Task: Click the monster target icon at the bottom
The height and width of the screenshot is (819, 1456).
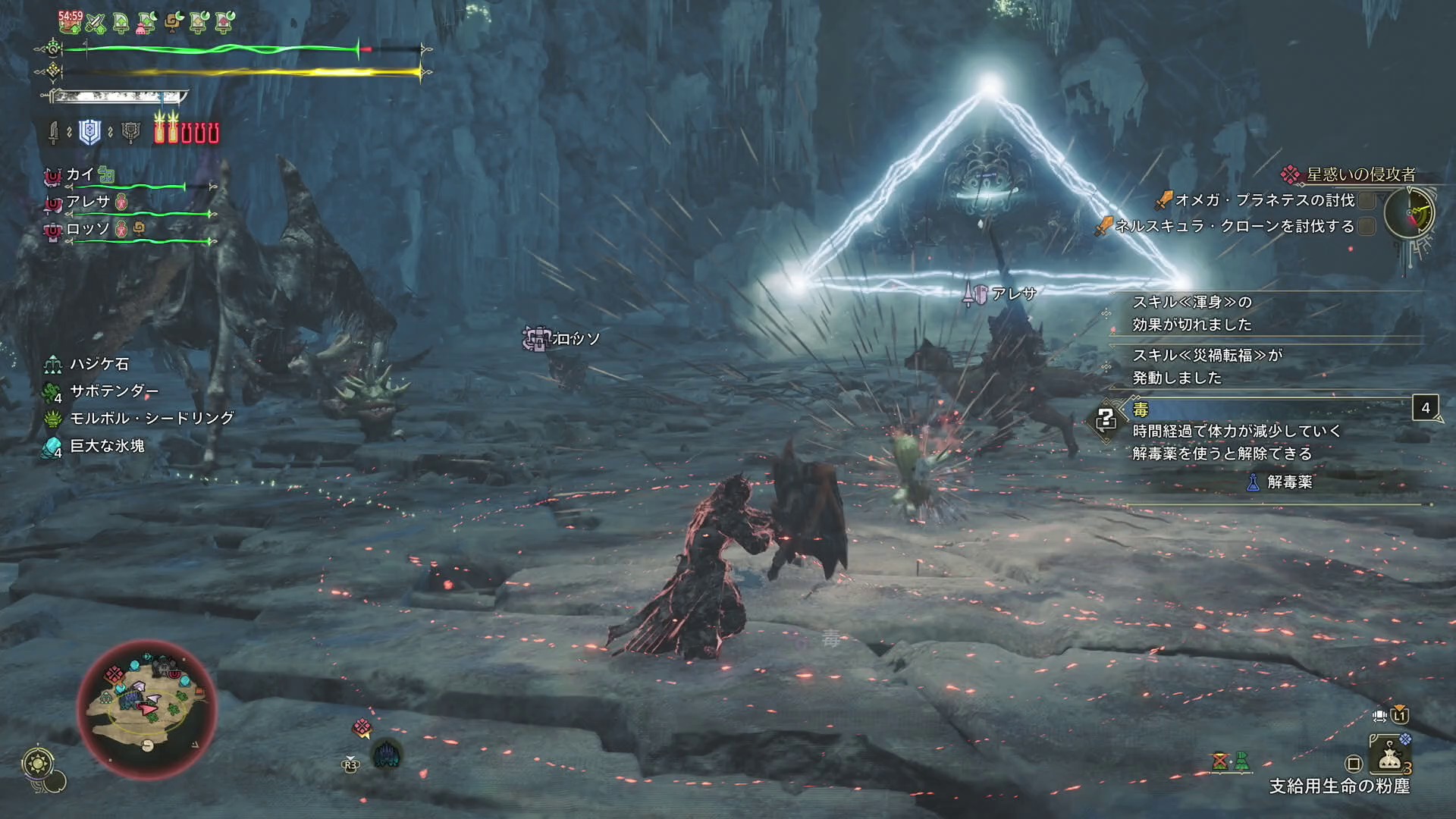Action: coord(386,755)
